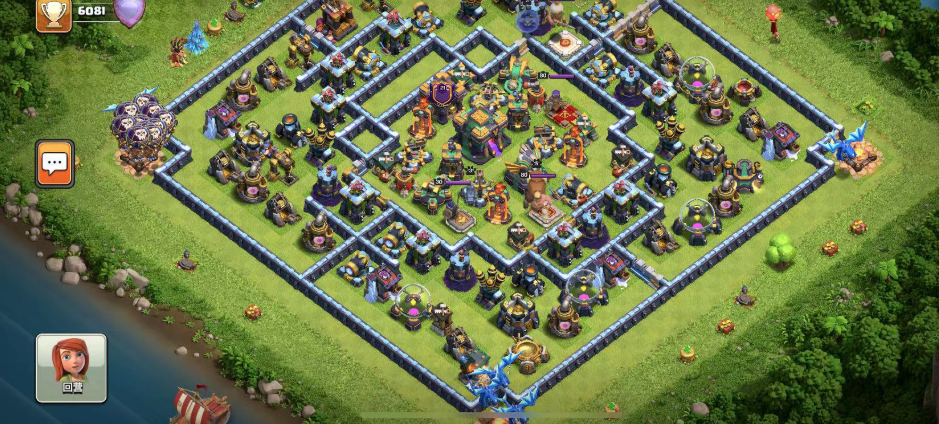Open the chat speech bubble panel
This screenshot has height=424, width=939.
click(x=55, y=163)
